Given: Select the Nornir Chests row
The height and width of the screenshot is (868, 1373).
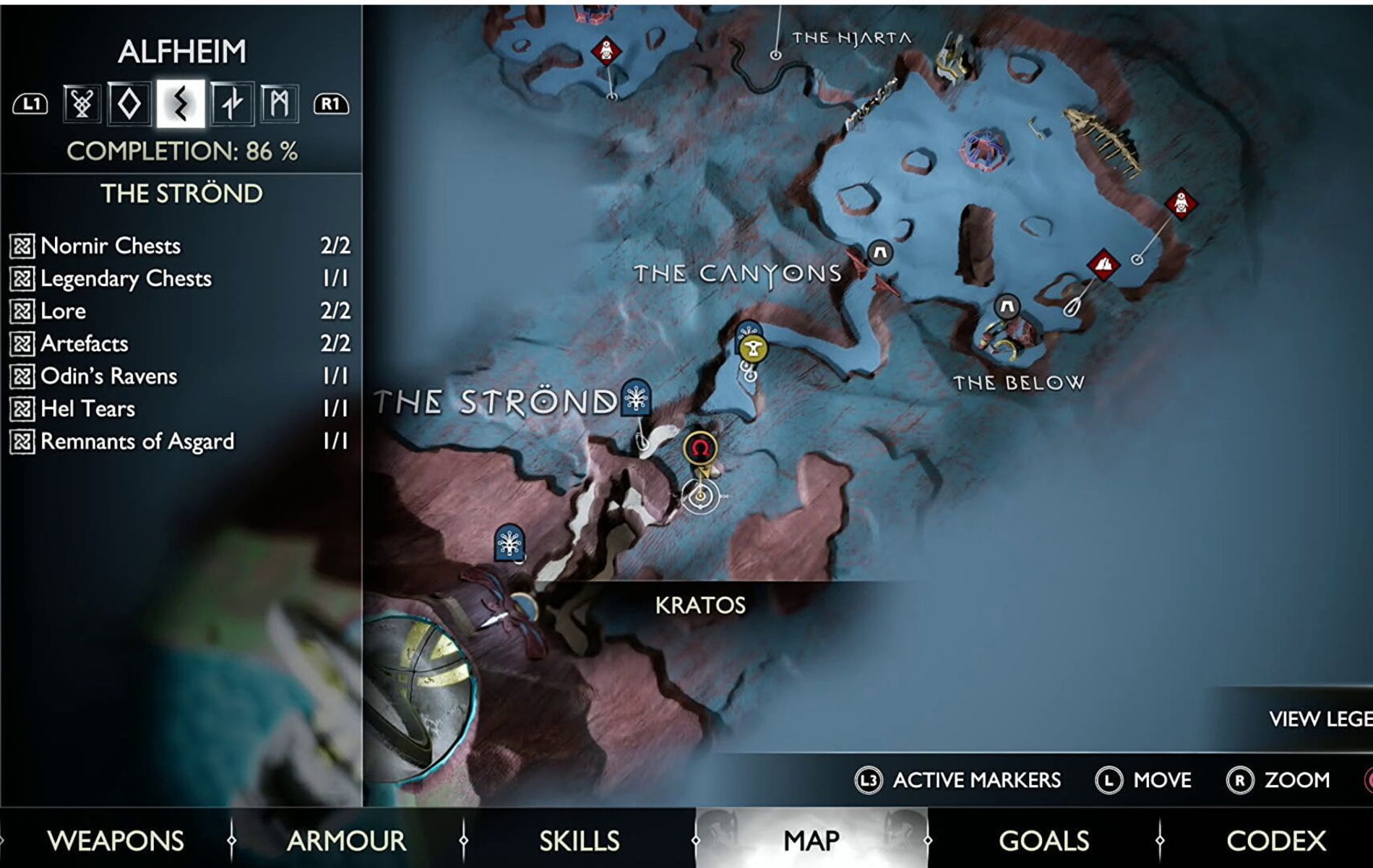Looking at the screenshot, I should 179,246.
